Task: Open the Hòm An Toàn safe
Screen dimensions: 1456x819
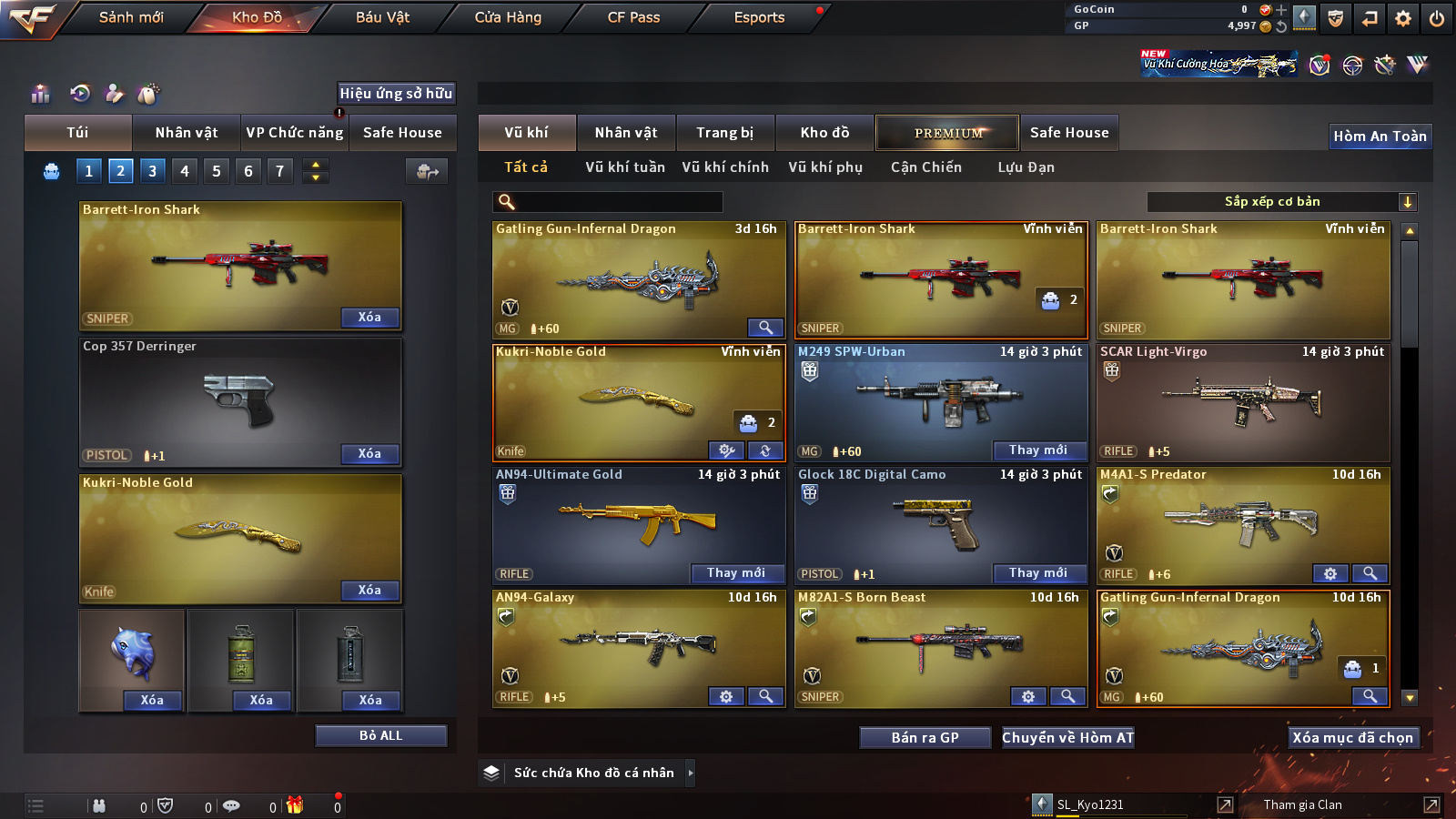Action: (x=1380, y=136)
